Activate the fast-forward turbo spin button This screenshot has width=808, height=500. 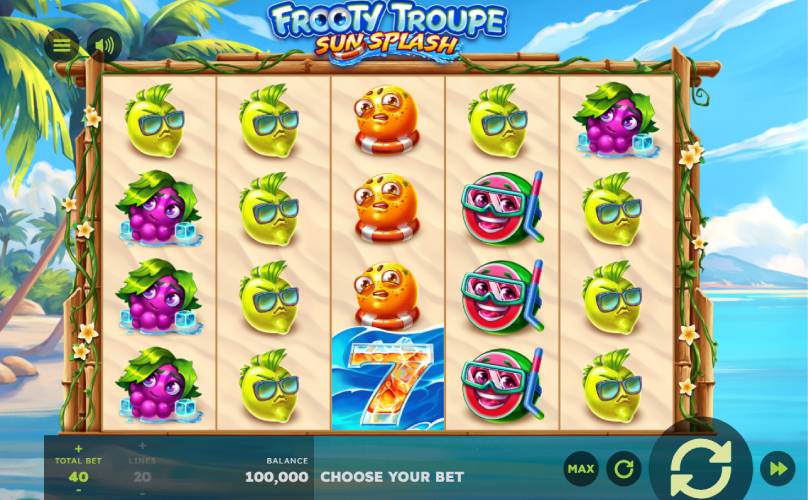[x=778, y=467]
